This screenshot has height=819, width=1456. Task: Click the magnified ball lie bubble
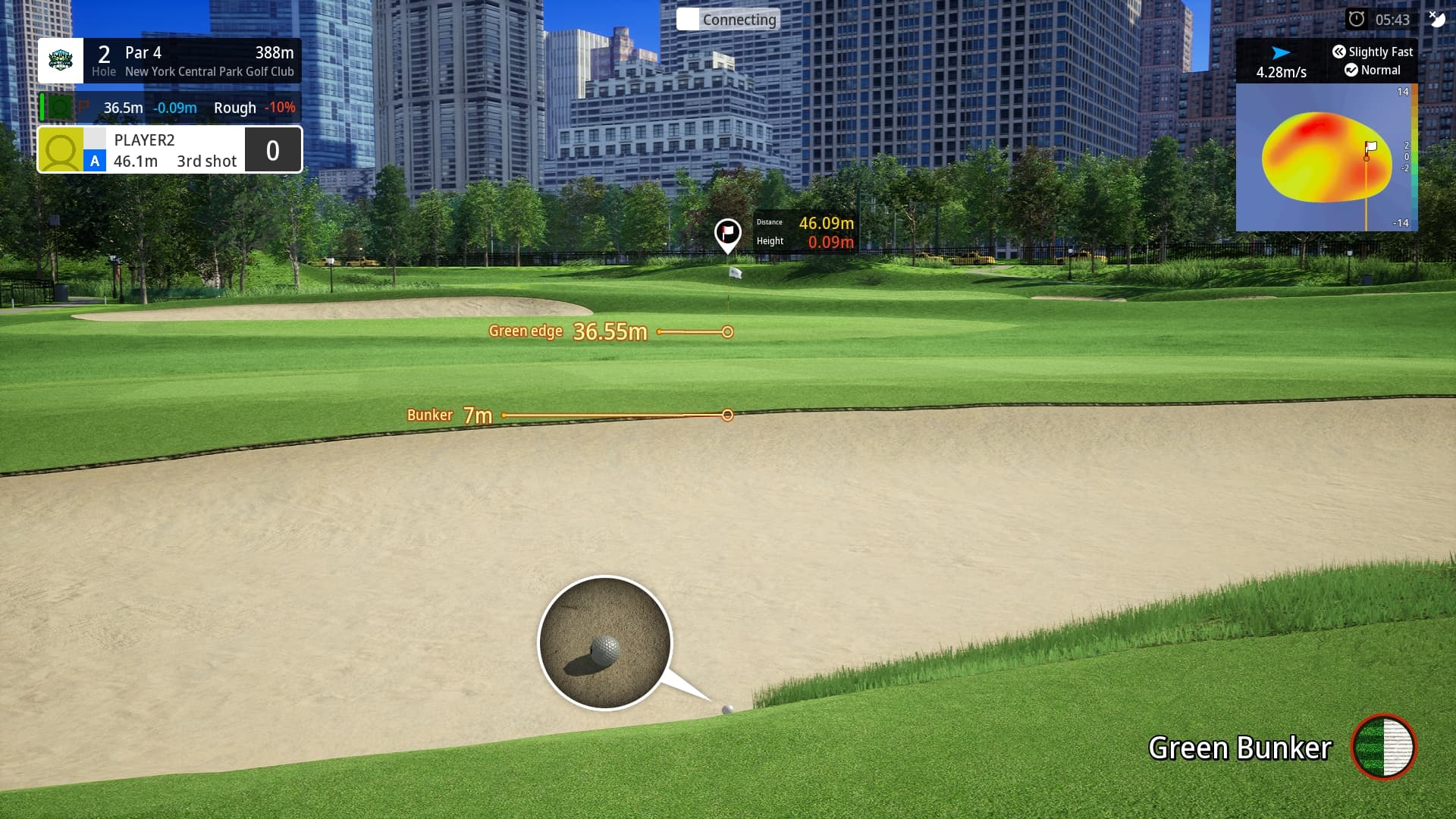coord(604,643)
